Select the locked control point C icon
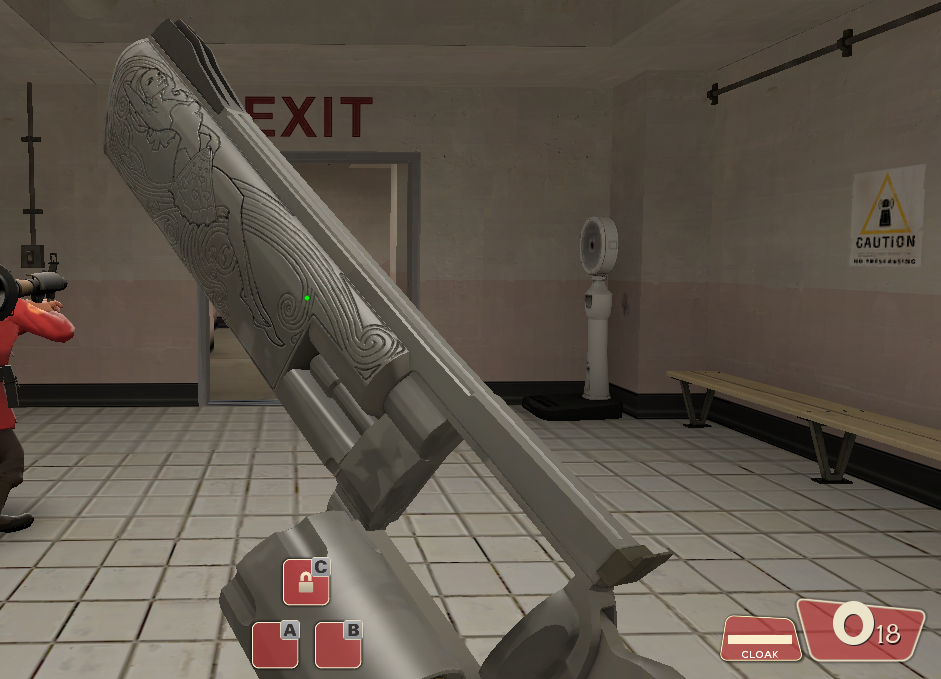The width and height of the screenshot is (941, 679). (x=306, y=582)
